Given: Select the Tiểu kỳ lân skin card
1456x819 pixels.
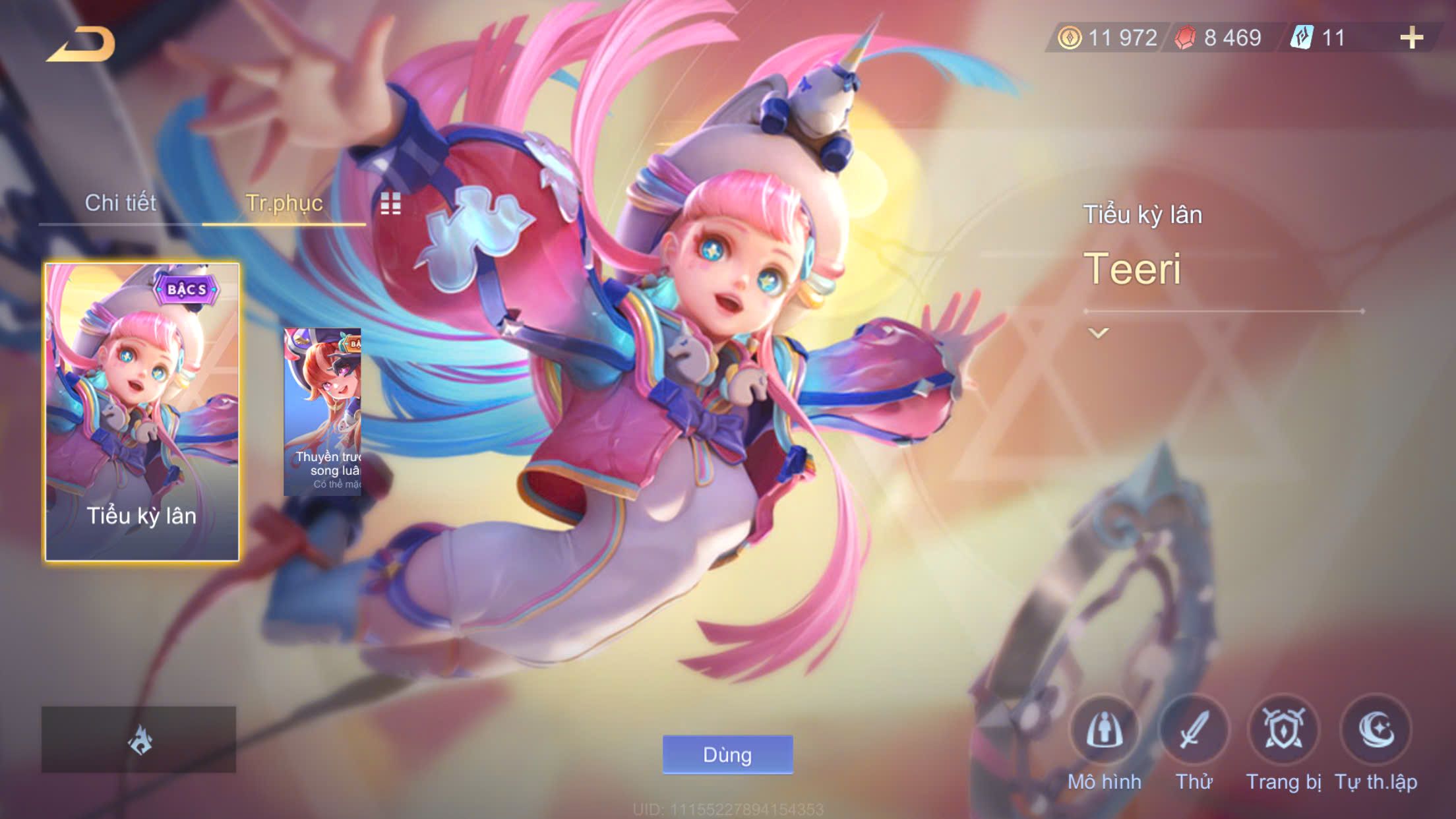Looking at the screenshot, I should tap(142, 412).
